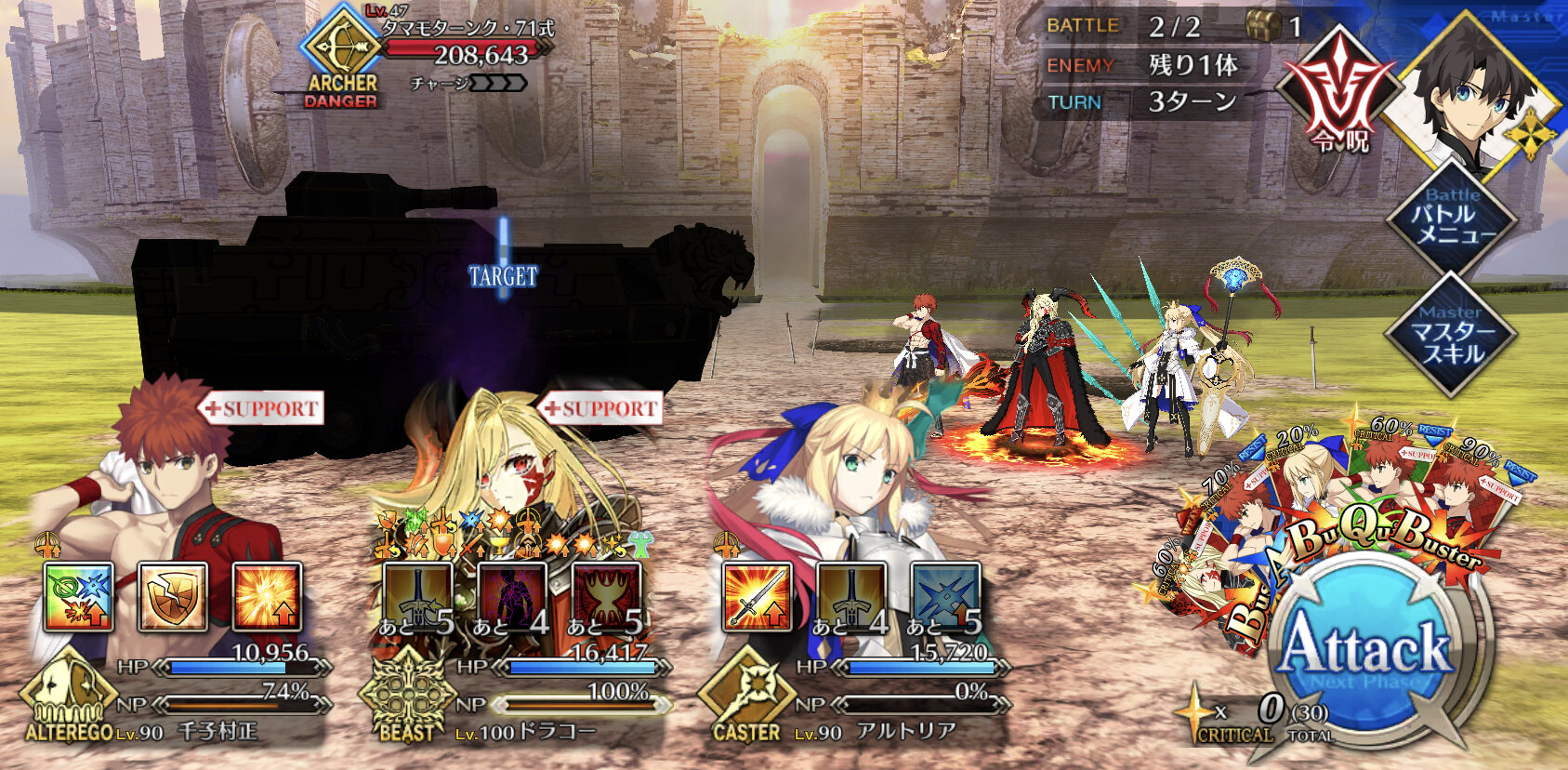This screenshot has height=770, width=1568.
Task: Activate Muramasa's orange burst skill
Action: click(267, 596)
